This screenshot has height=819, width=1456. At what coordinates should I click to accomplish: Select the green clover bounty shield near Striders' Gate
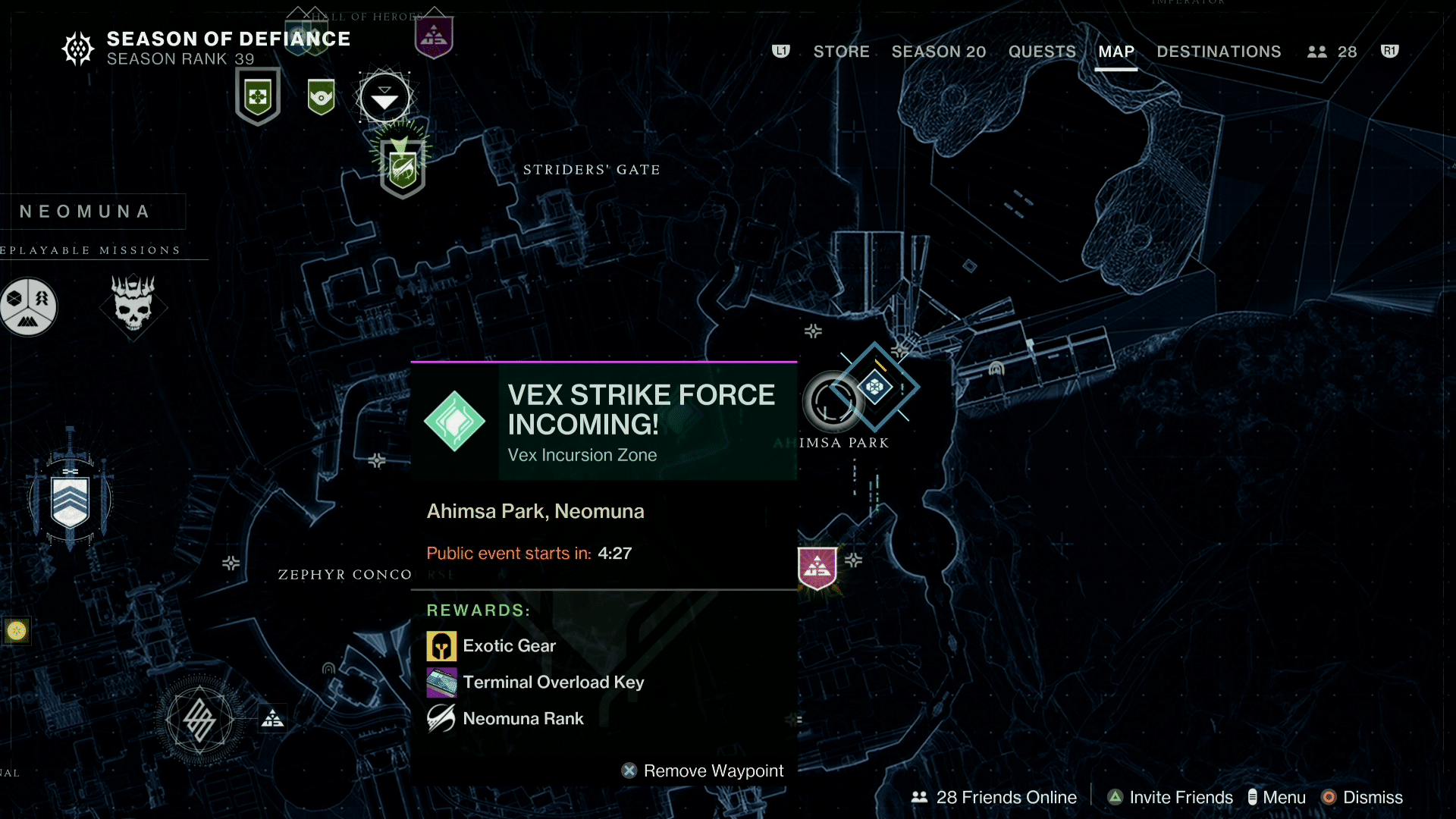coord(258,93)
